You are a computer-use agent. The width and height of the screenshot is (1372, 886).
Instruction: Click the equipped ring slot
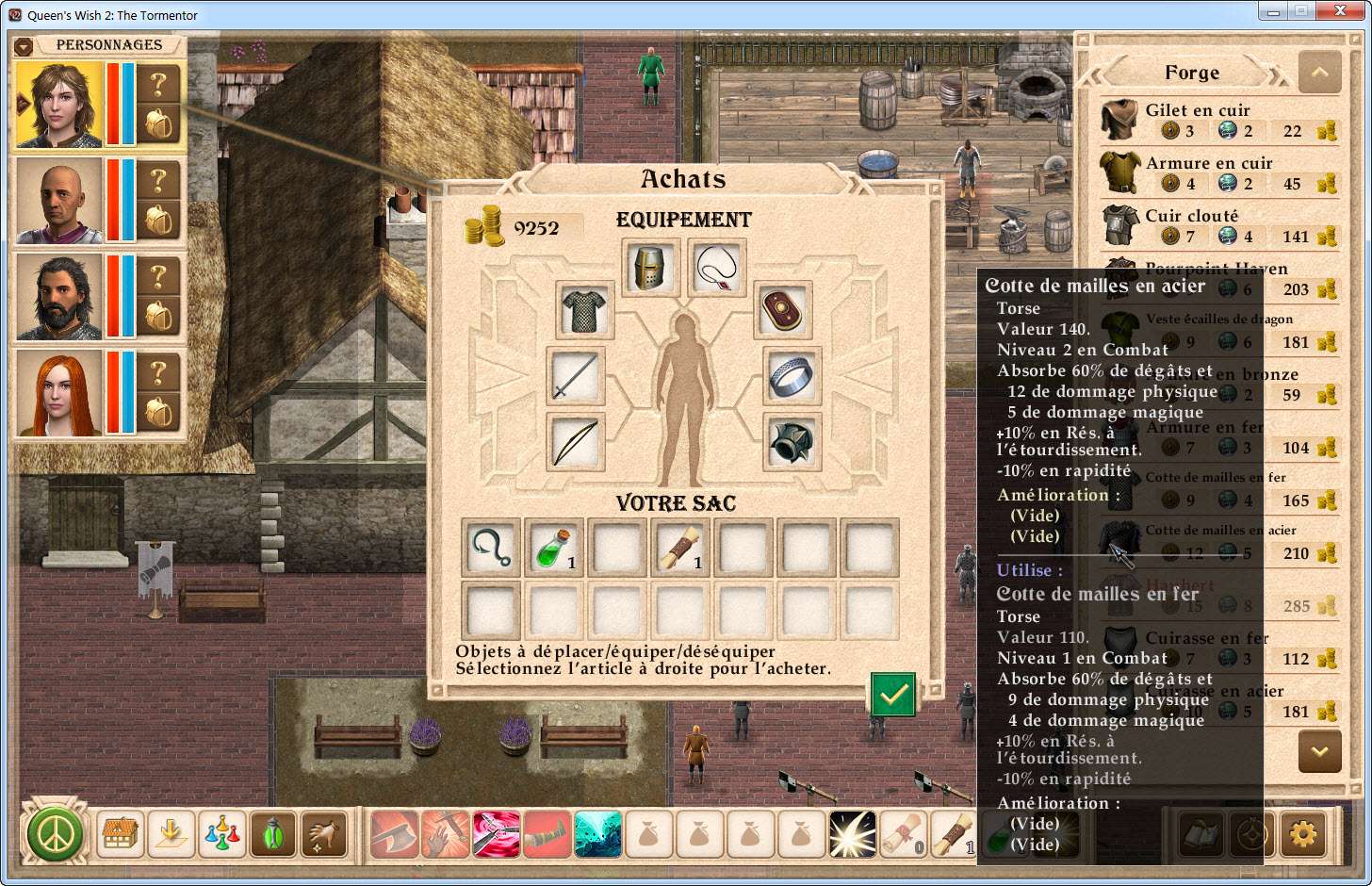[x=792, y=376]
